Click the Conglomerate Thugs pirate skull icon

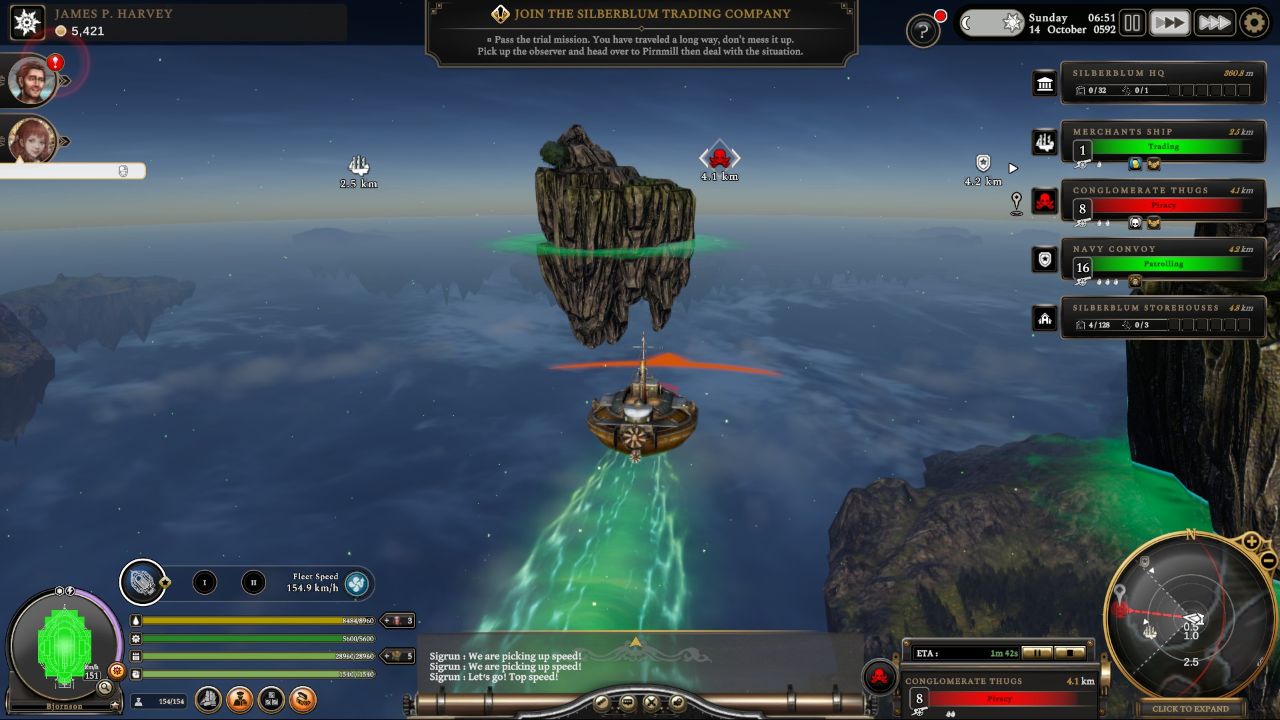[1043, 200]
